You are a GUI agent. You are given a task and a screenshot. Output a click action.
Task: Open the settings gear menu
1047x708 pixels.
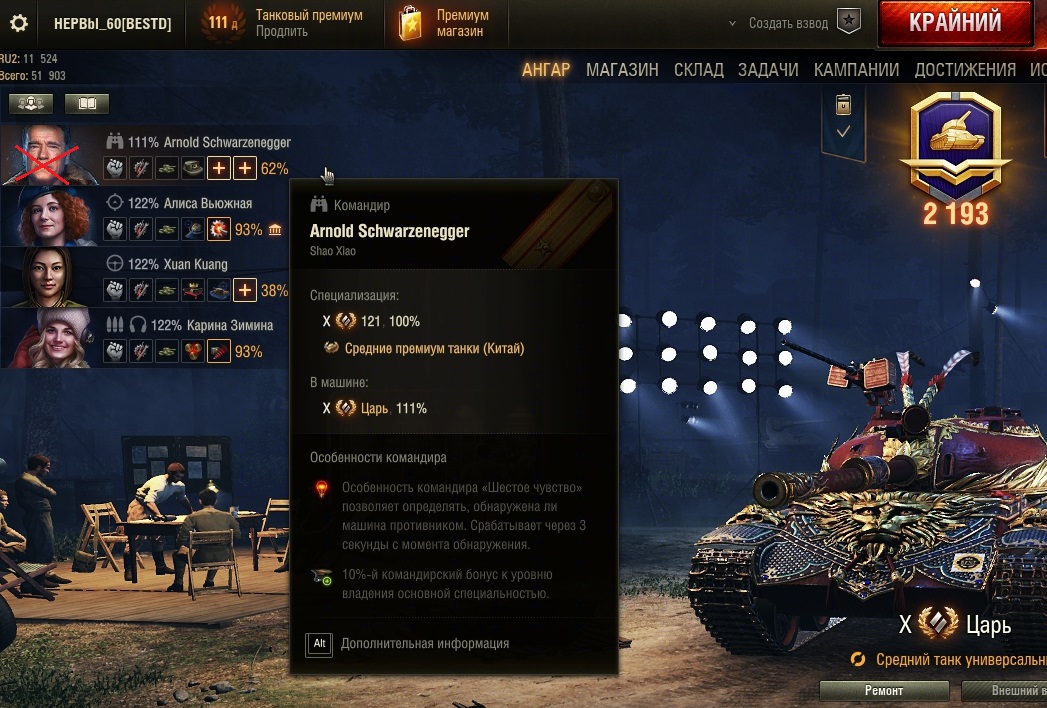point(18,23)
